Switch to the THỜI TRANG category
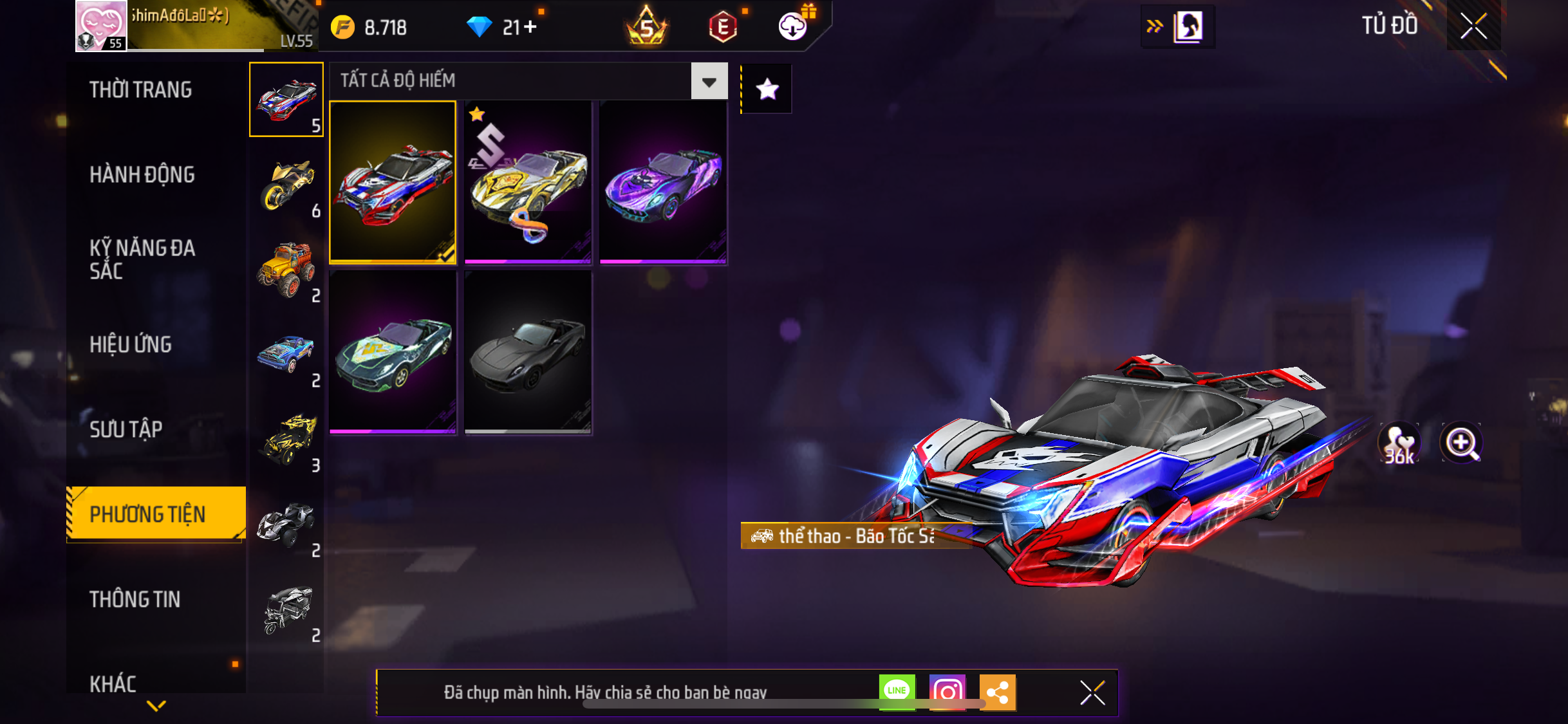The image size is (1568, 724). pos(140,90)
